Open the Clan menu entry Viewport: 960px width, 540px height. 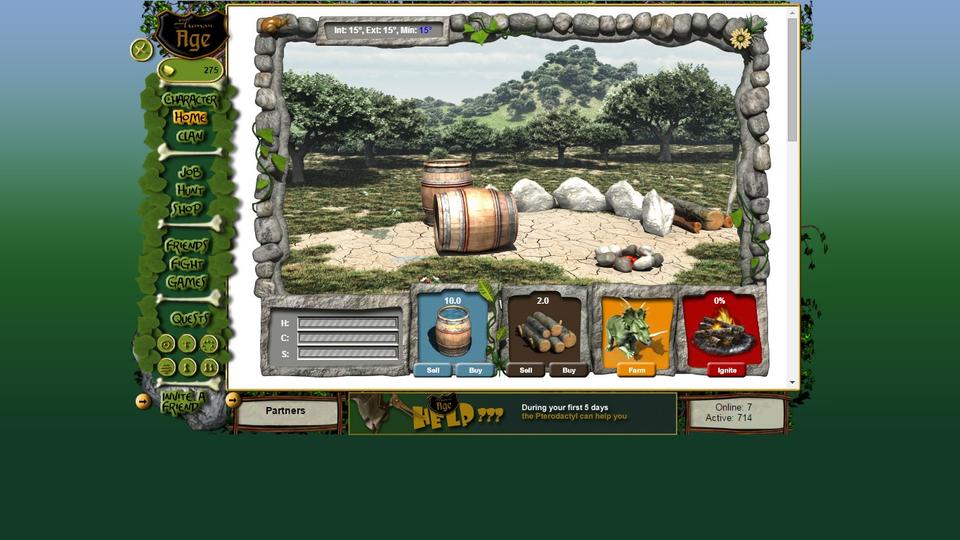pos(190,136)
